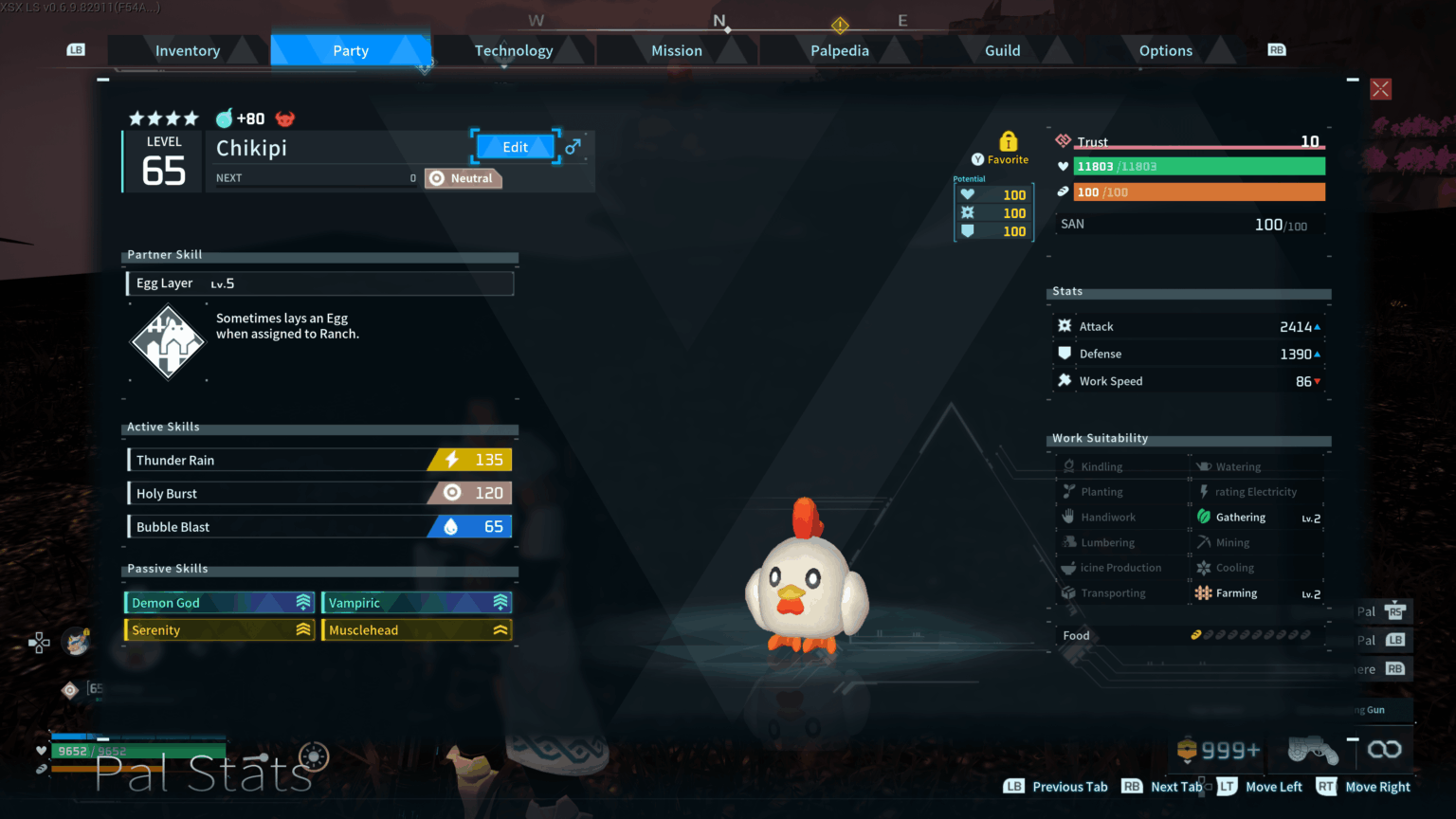The width and height of the screenshot is (1456, 819).
Task: Select the Party tab
Action: click(x=351, y=51)
